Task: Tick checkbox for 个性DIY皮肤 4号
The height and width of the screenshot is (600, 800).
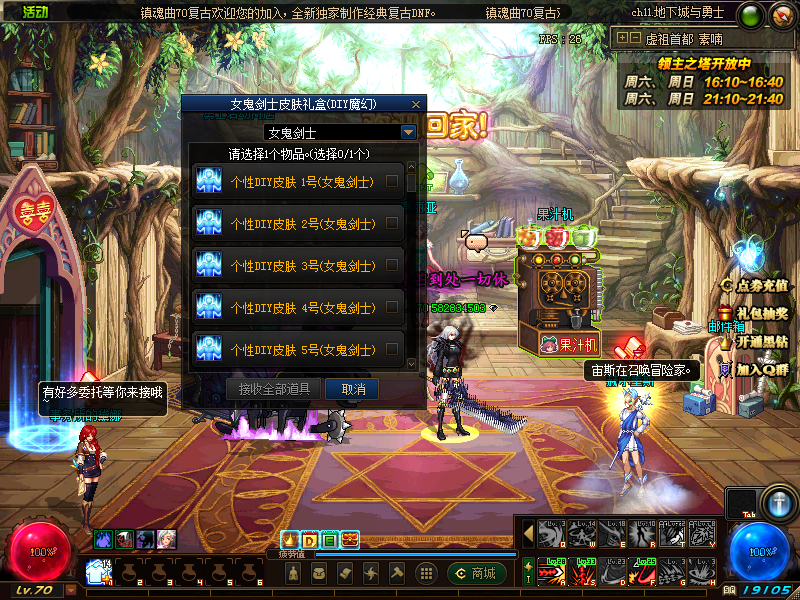Action: 392,308
